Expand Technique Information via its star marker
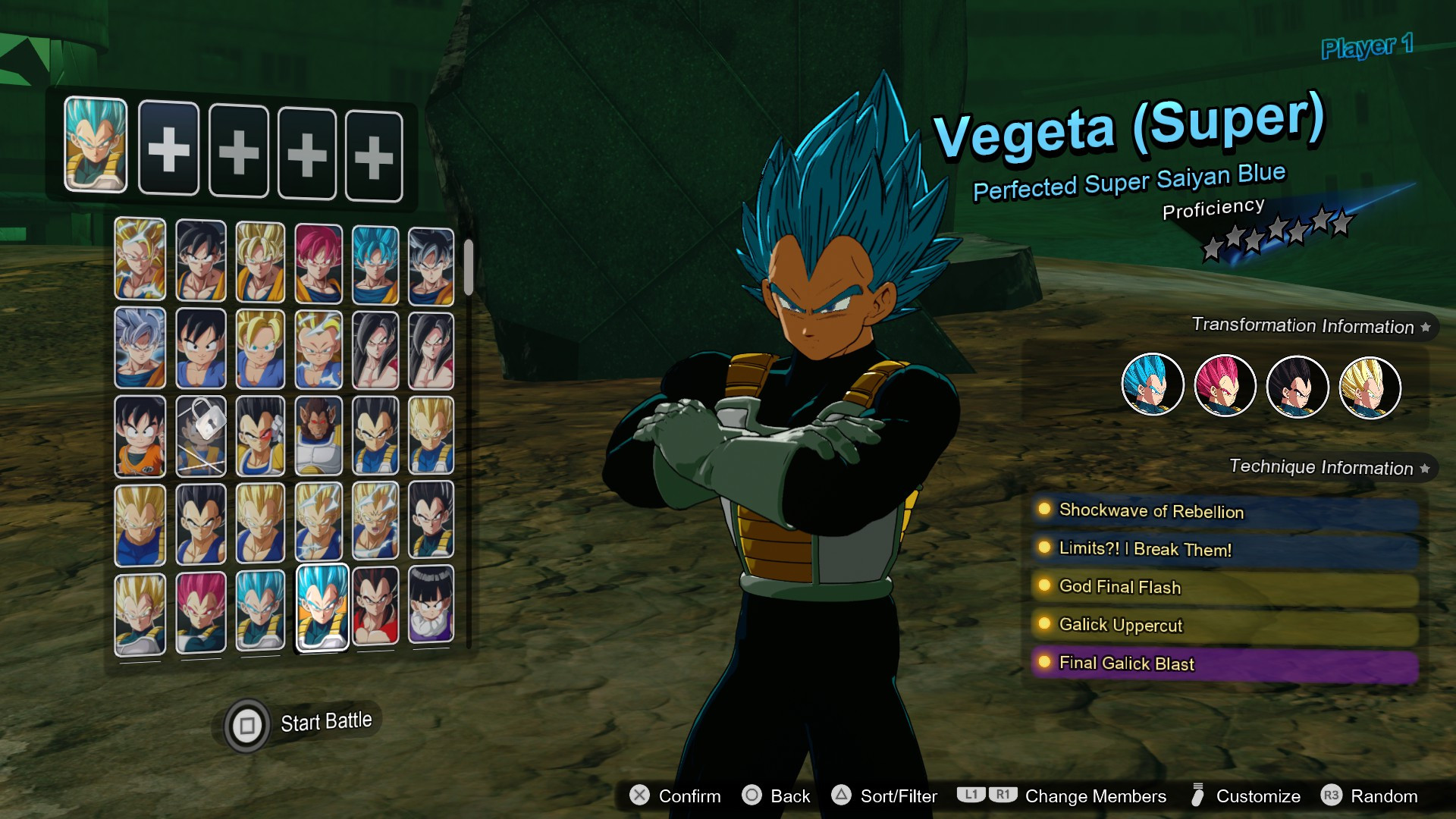Viewport: 1456px width, 819px height. (1425, 468)
